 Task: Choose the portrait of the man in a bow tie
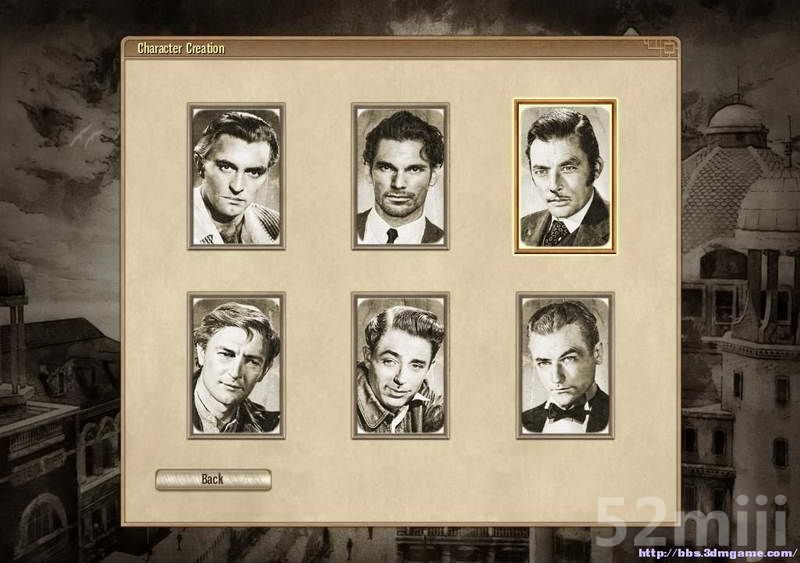pos(565,365)
